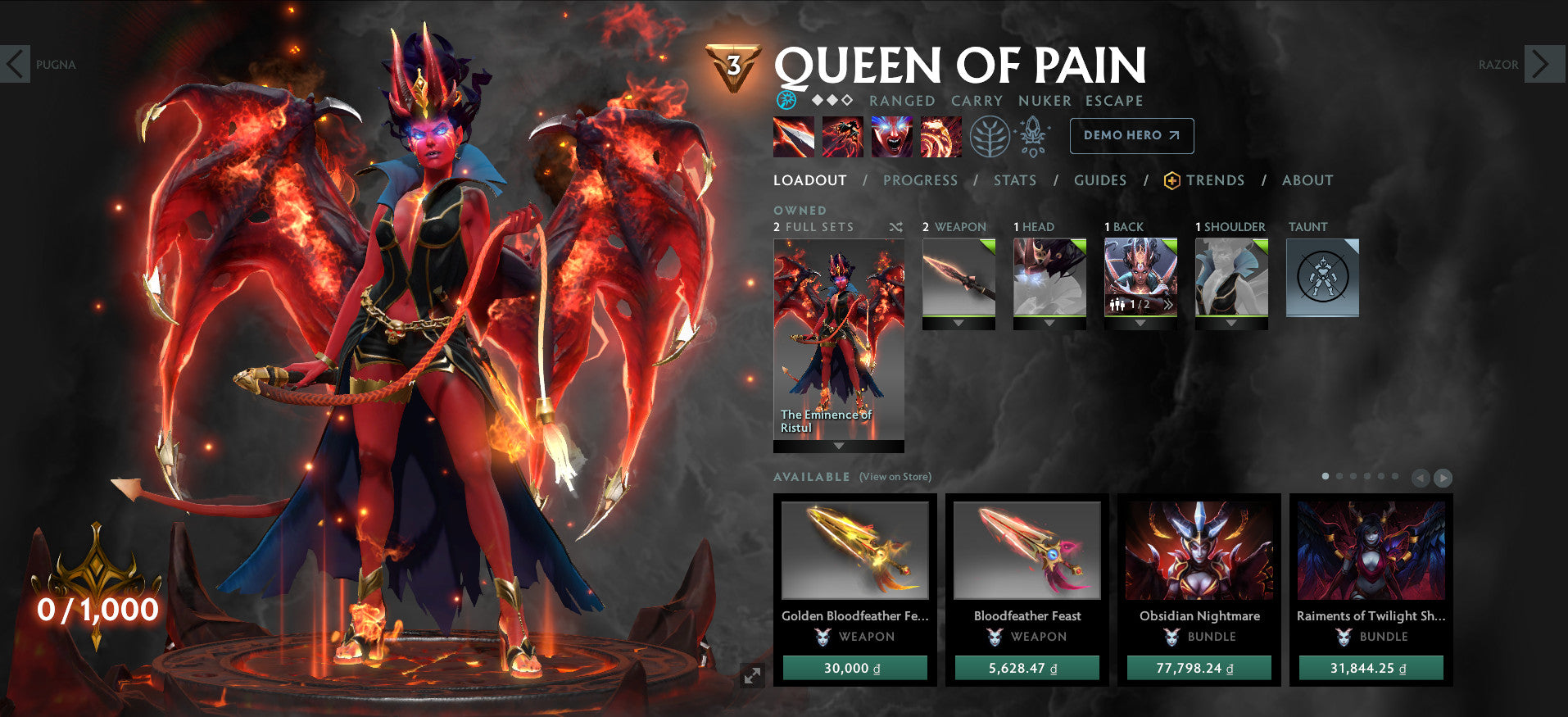
Task: Expand The Eminence of Ristul set details
Action: [x=837, y=447]
